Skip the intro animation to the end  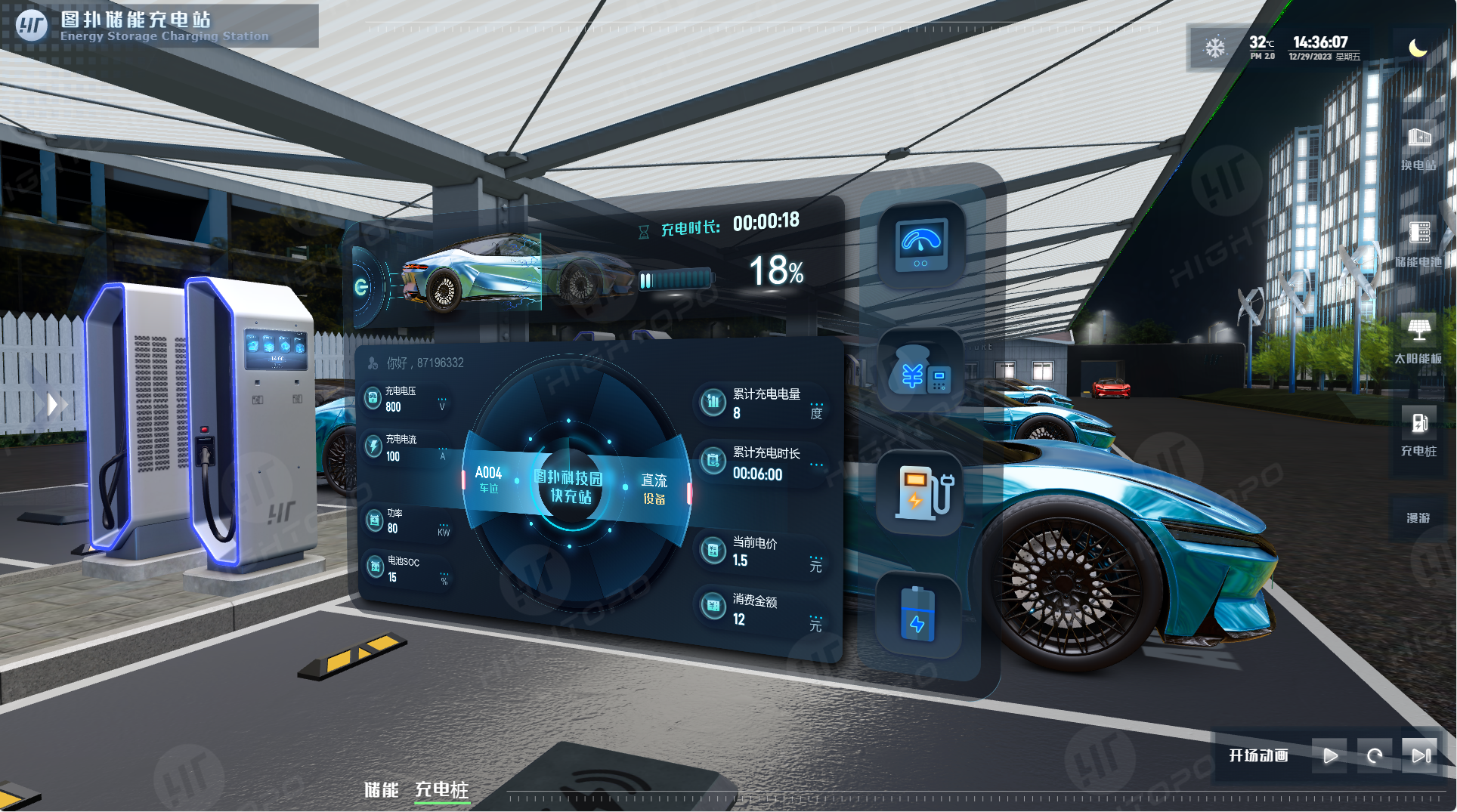pyautogui.click(x=1421, y=755)
